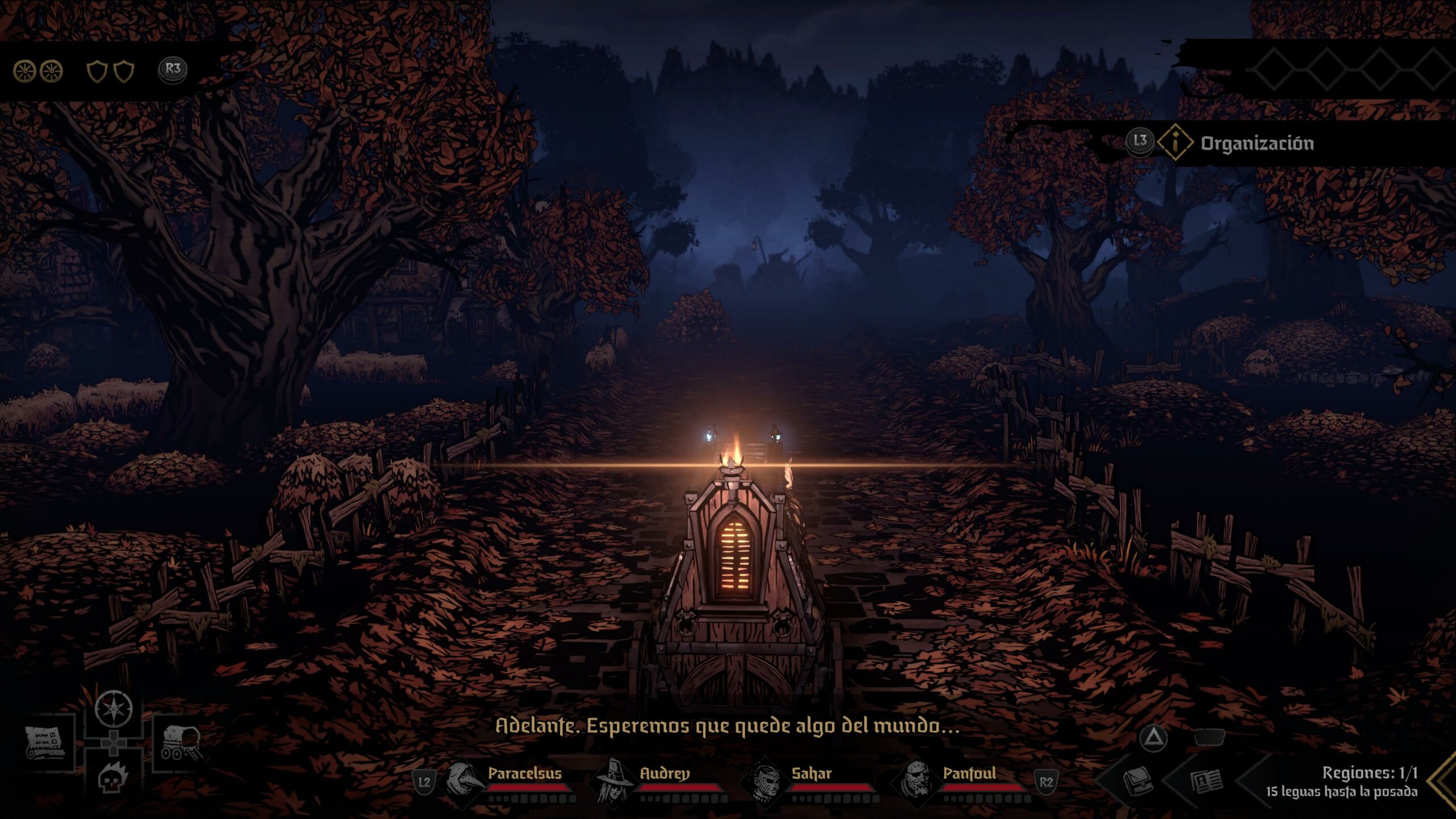View the stagecoach wagon screen
This screenshot has width=1456, height=819.
point(180,743)
